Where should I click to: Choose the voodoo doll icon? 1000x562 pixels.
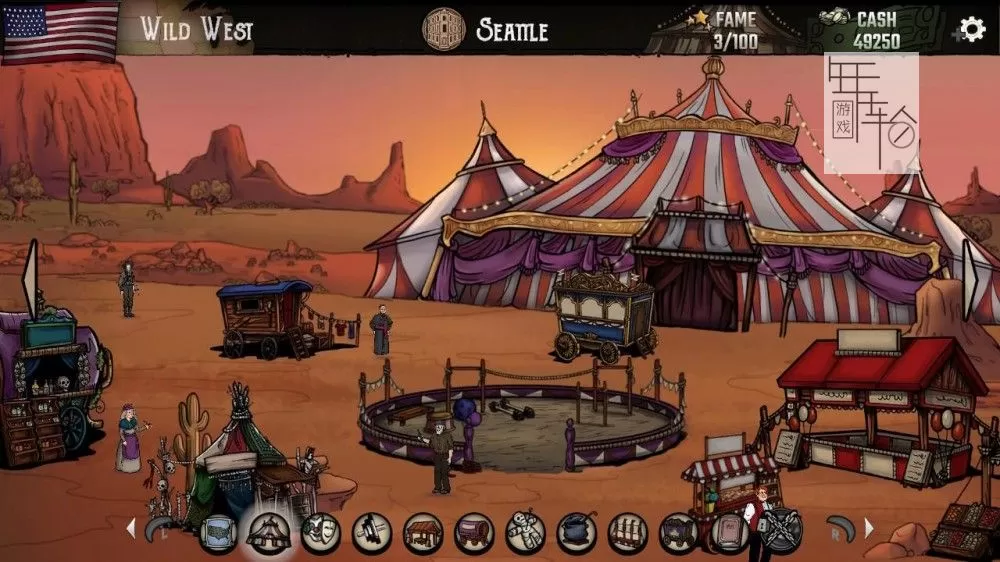click(x=525, y=533)
